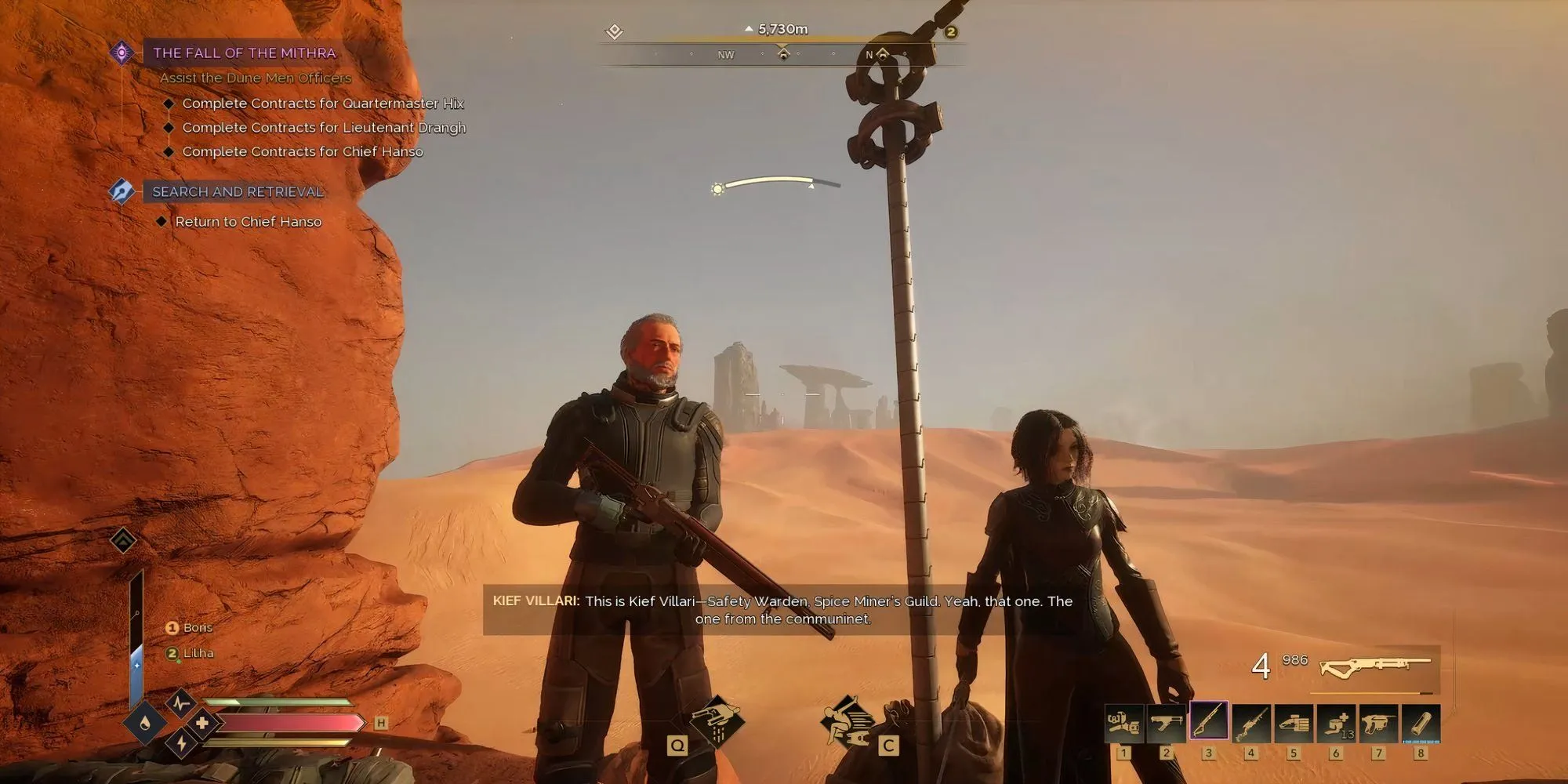Click the lightning bolt stamina icon
Screen dimensions: 1568x784
181,742
